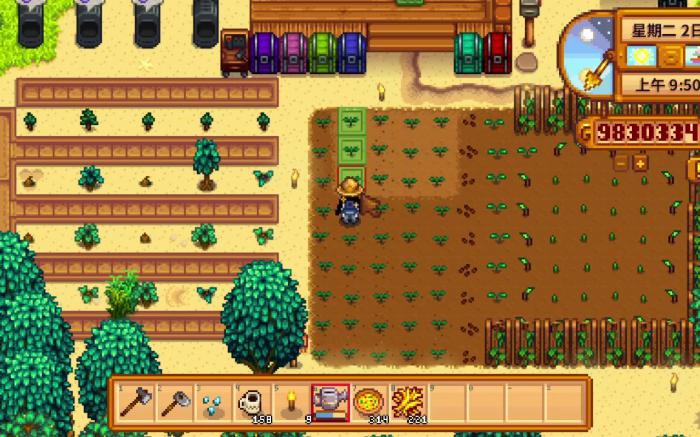Select the hoe in the hotbar
700x437 pixels.
pos(173,402)
